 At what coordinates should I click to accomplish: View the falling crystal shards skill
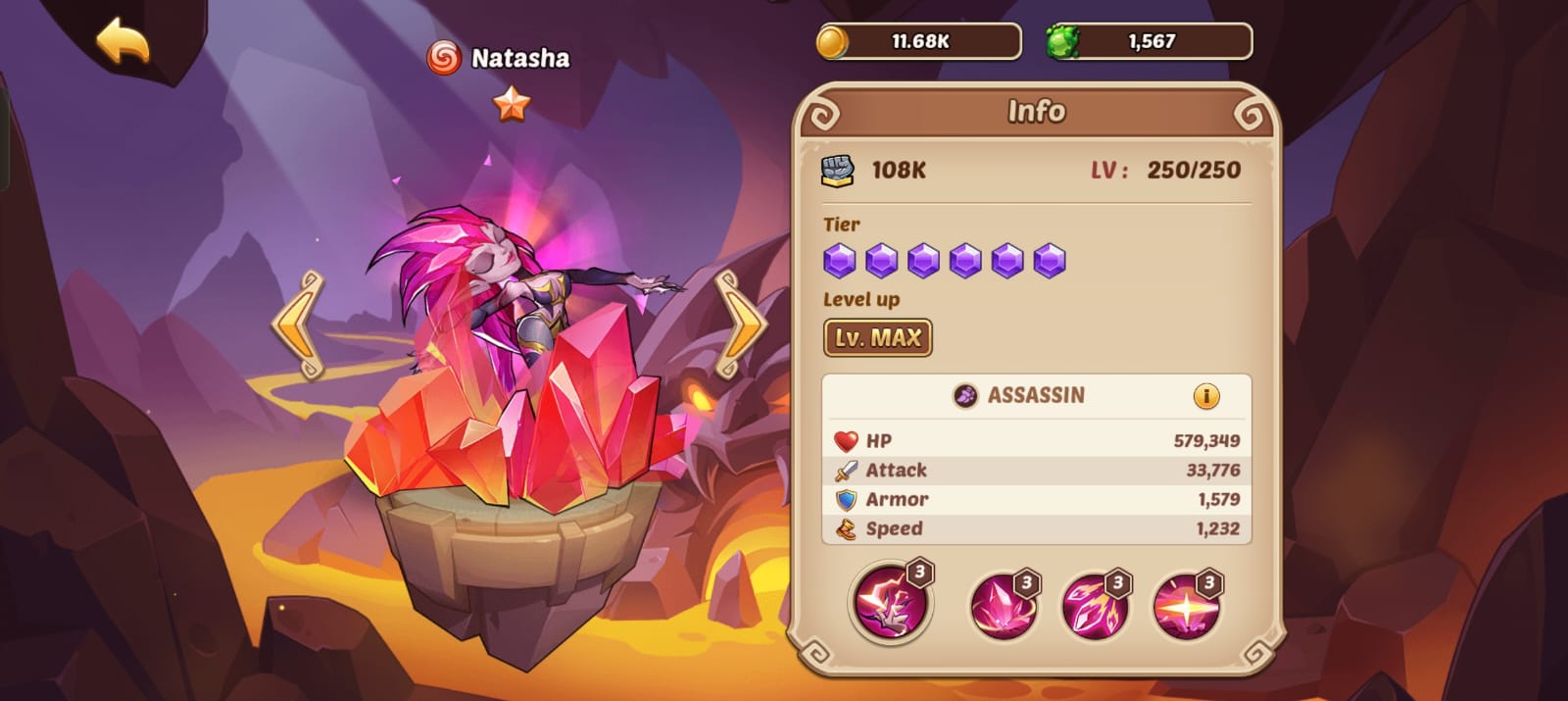point(1095,605)
